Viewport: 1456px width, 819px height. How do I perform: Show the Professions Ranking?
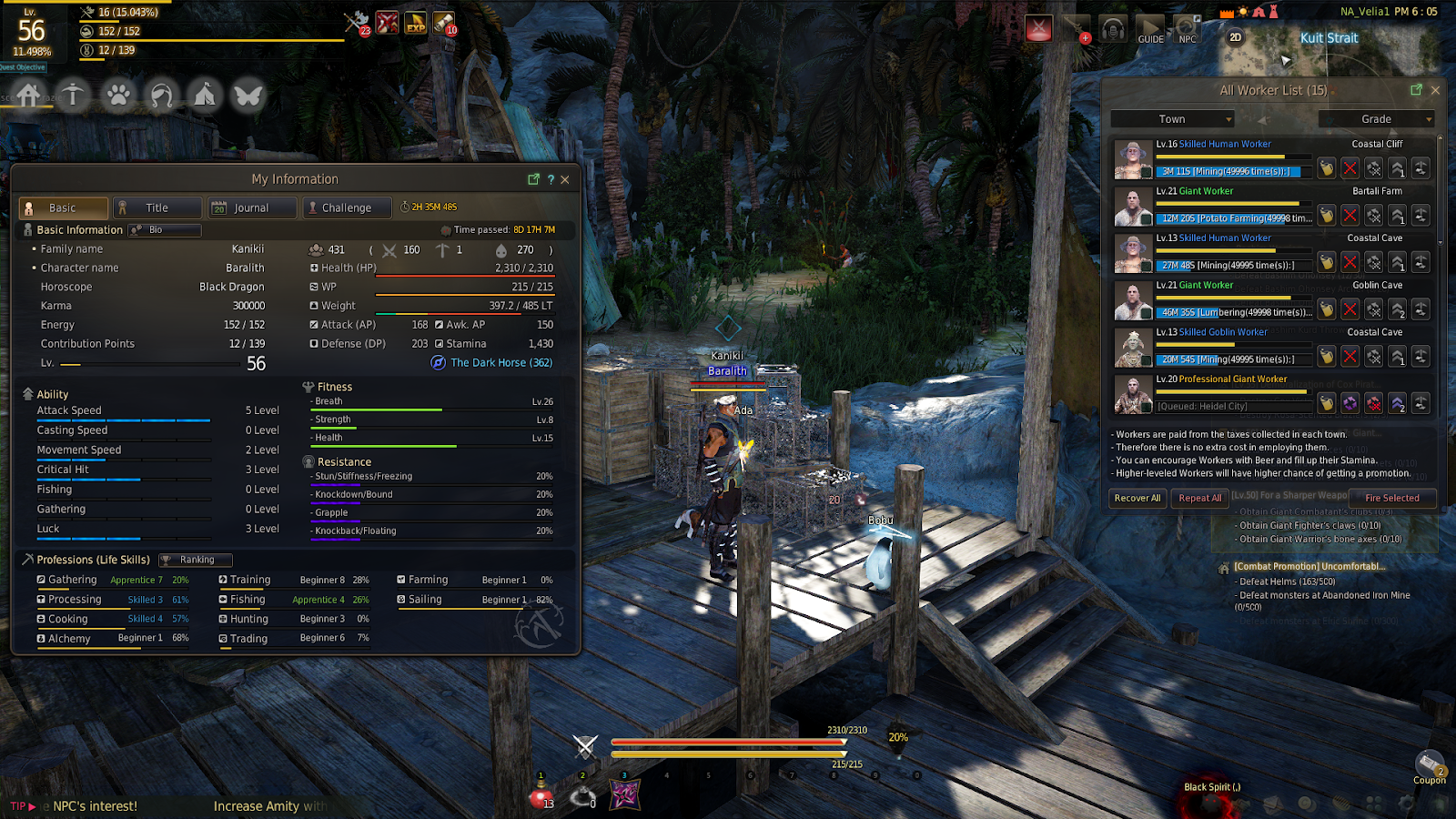pos(196,560)
